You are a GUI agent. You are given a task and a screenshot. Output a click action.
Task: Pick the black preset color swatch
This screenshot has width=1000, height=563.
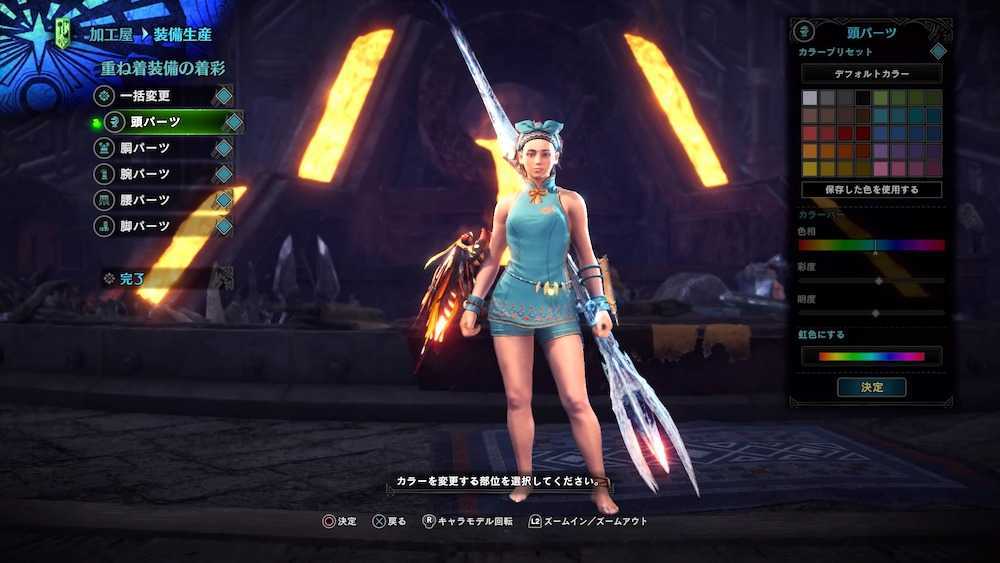click(862, 98)
